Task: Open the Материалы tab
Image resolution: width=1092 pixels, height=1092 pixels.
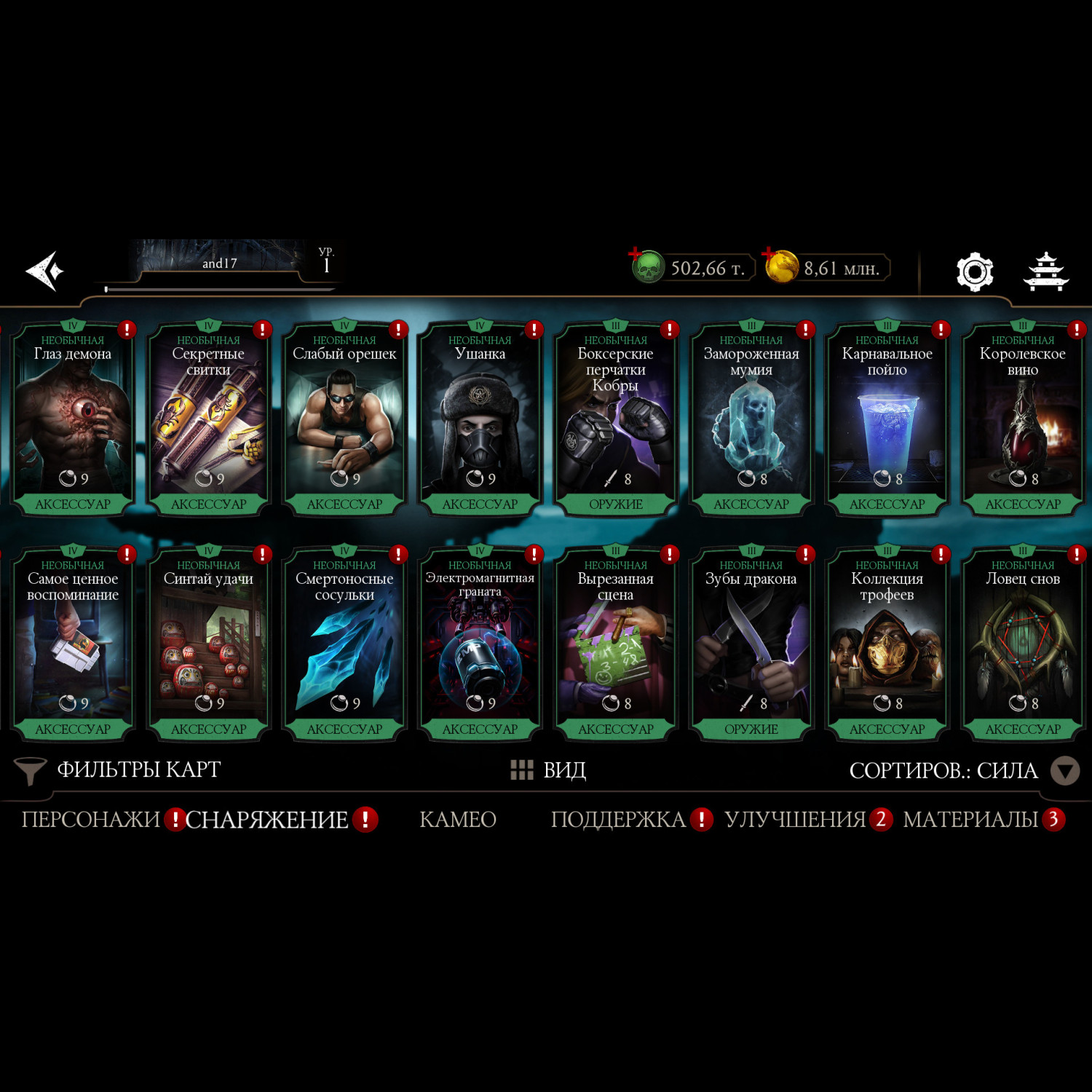Action: coord(970,820)
